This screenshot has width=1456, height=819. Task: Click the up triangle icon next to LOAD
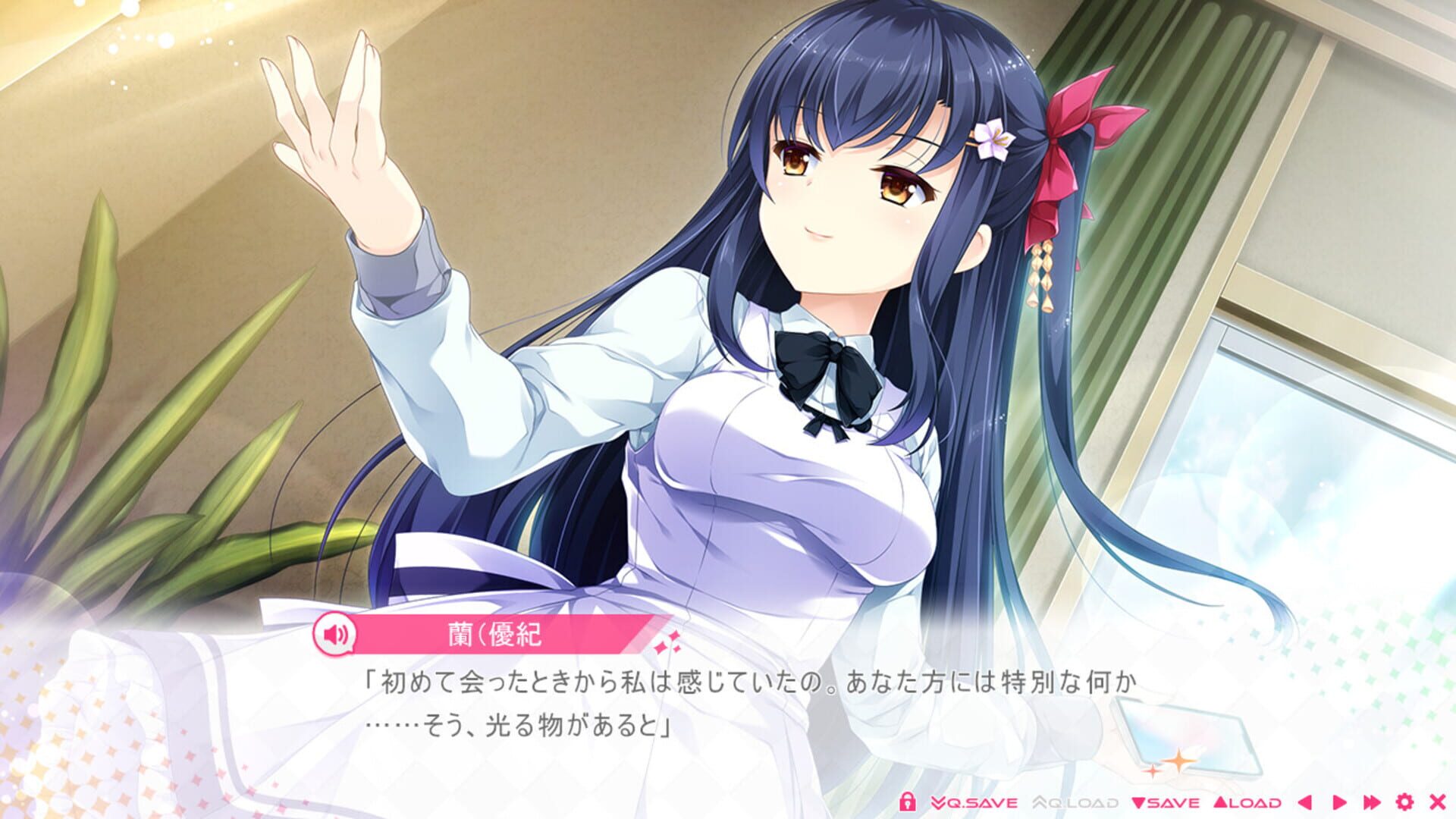tap(1221, 803)
